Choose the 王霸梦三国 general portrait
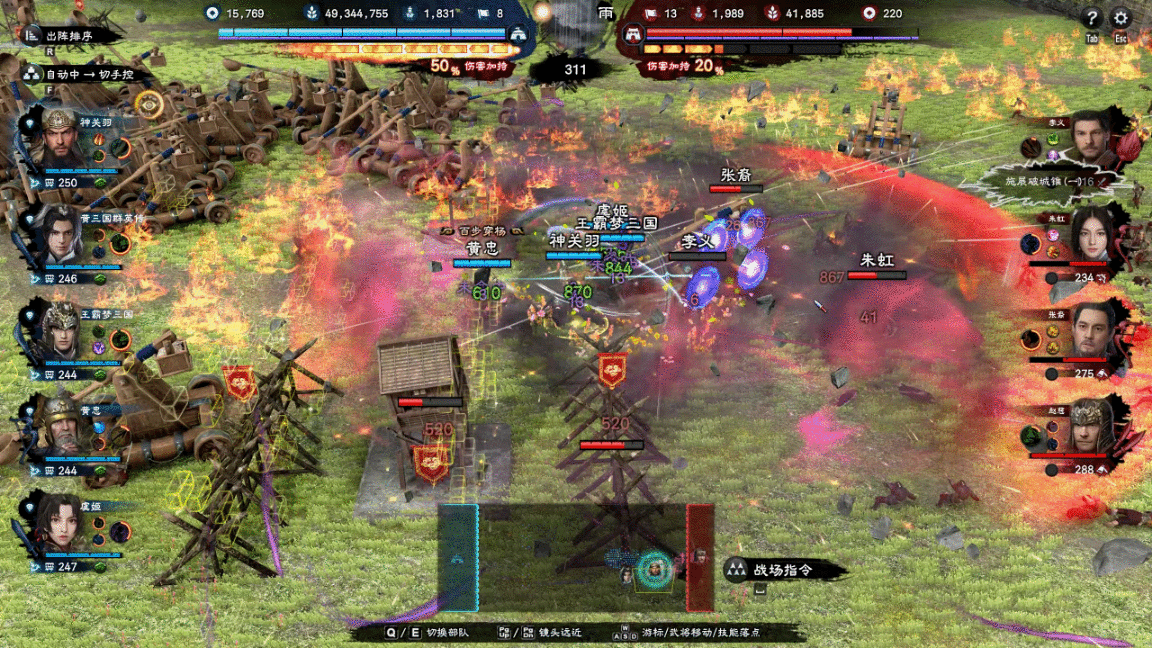This screenshot has width=1152, height=648. (x=62, y=332)
